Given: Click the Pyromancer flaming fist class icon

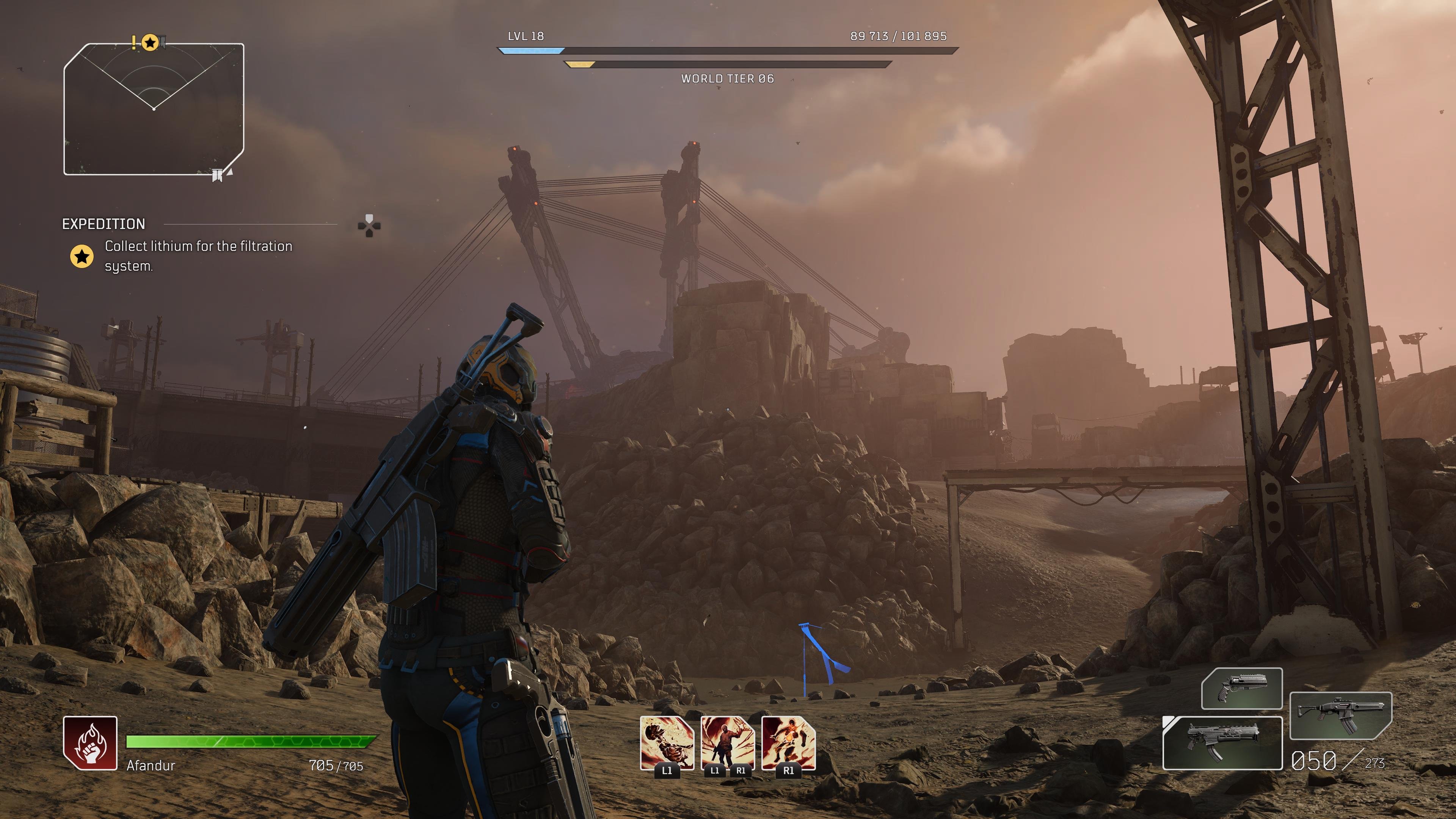Looking at the screenshot, I should [91, 743].
